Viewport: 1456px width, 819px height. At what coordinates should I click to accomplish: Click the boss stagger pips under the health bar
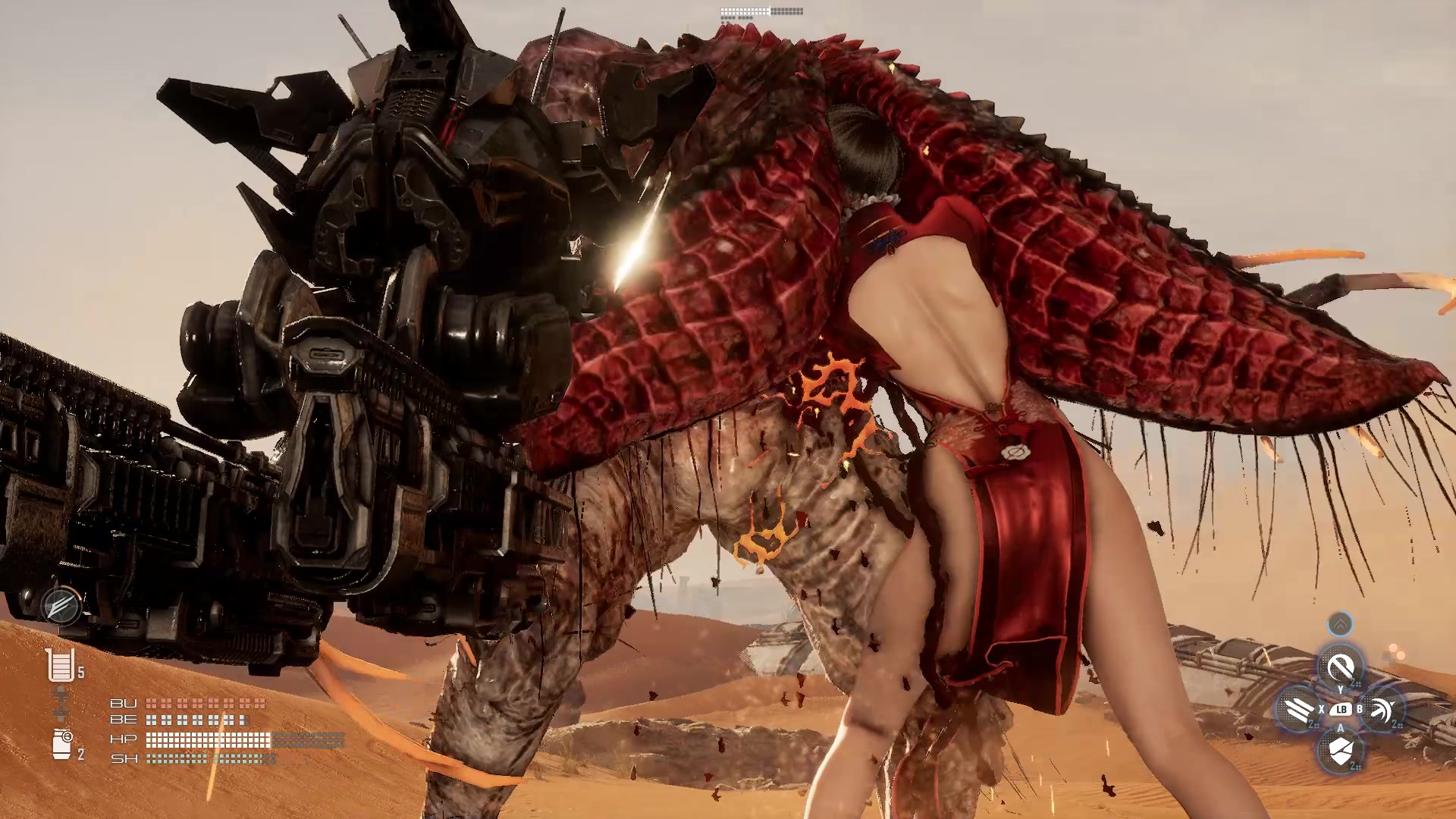(737, 17)
